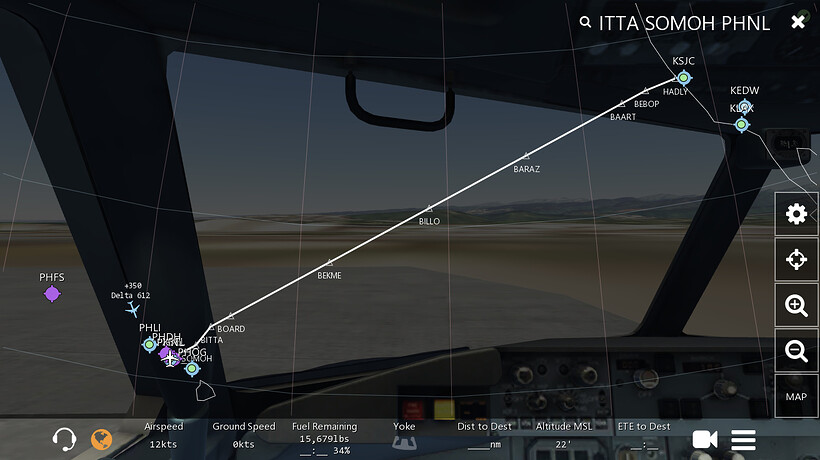Click the flight plan search field
Viewport: 820px width, 460px height.
[x=684, y=23]
